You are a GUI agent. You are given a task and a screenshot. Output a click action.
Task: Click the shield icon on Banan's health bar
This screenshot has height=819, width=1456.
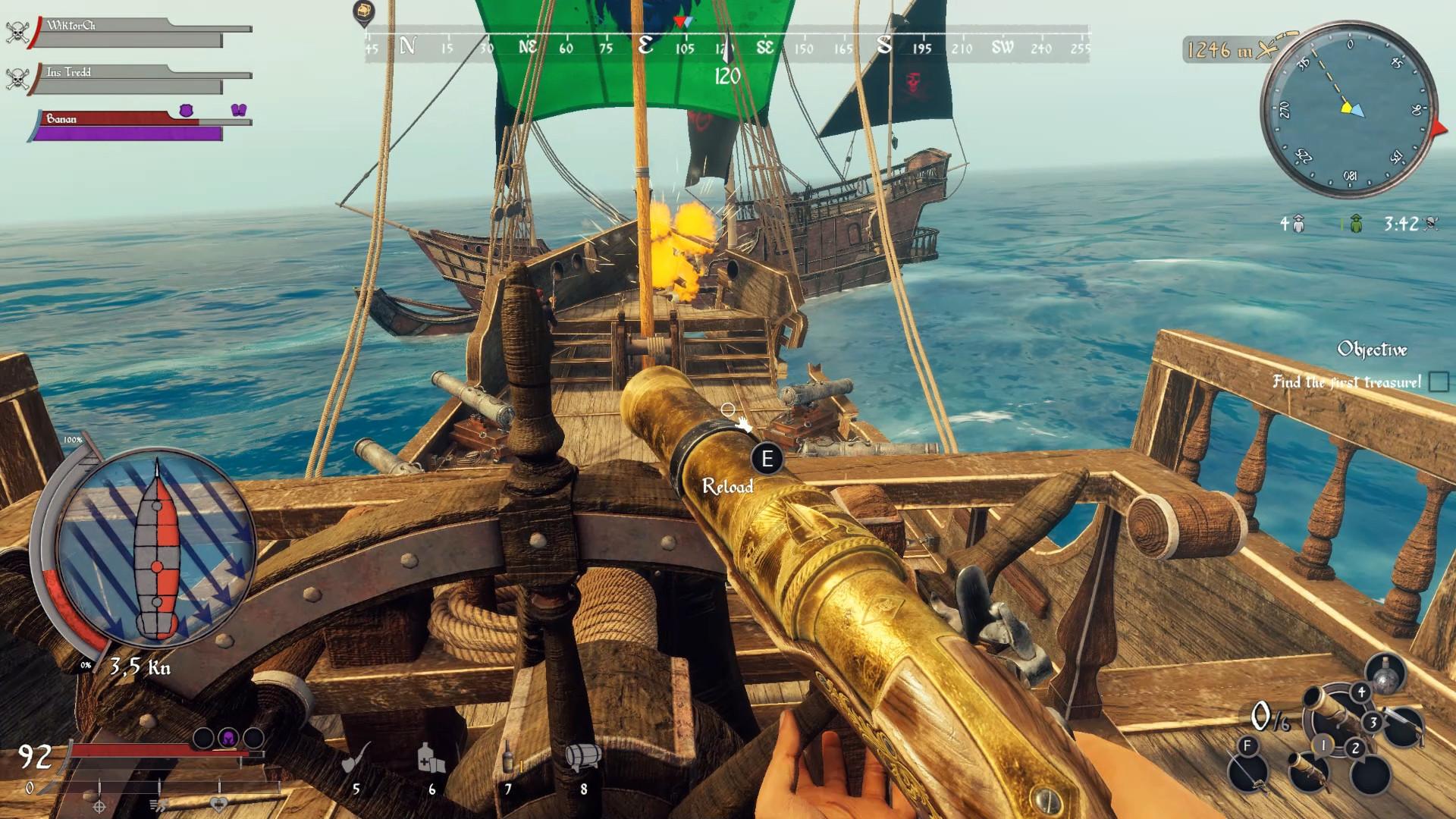186,110
